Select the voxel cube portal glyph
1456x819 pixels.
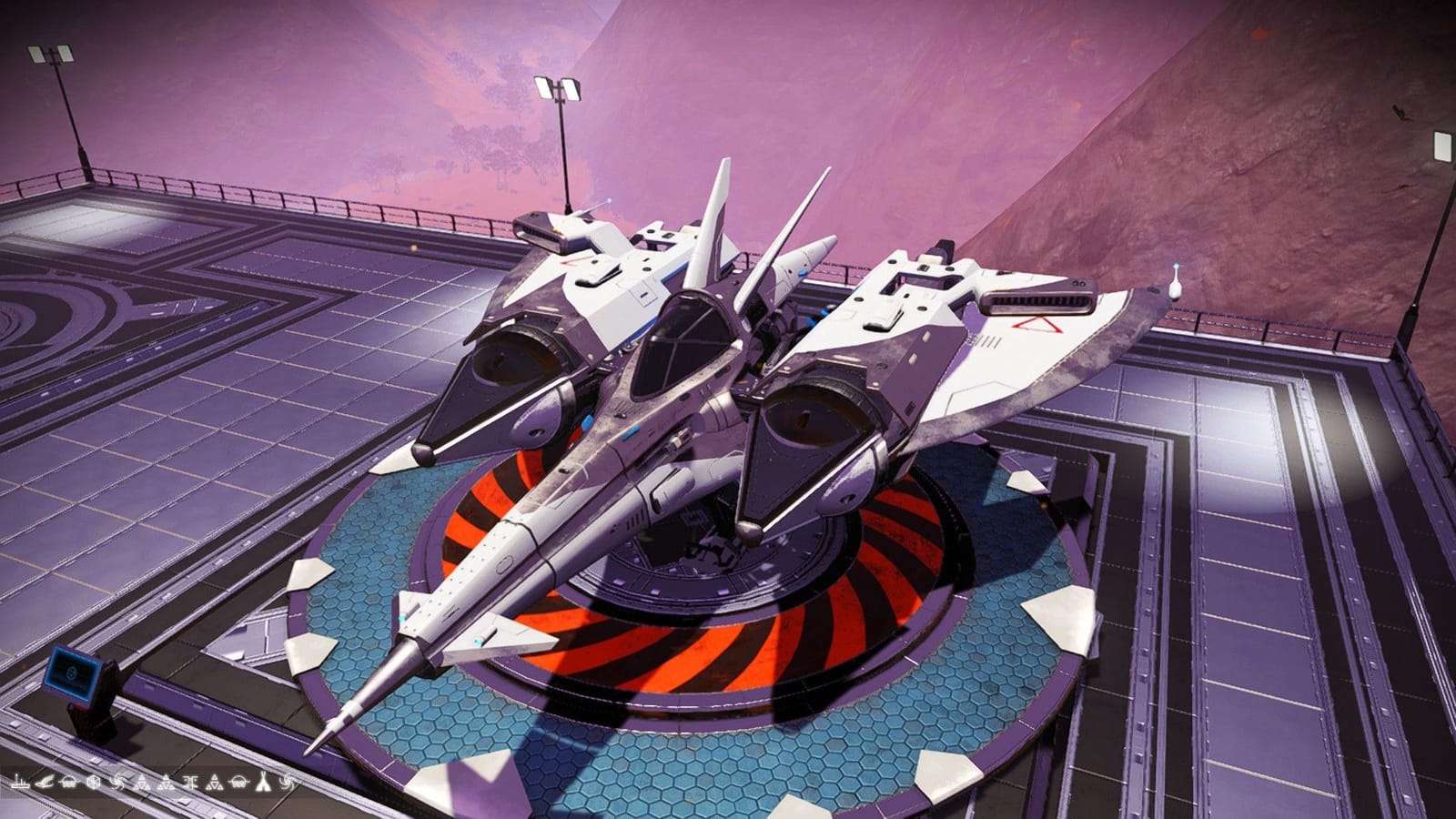pos(93,784)
